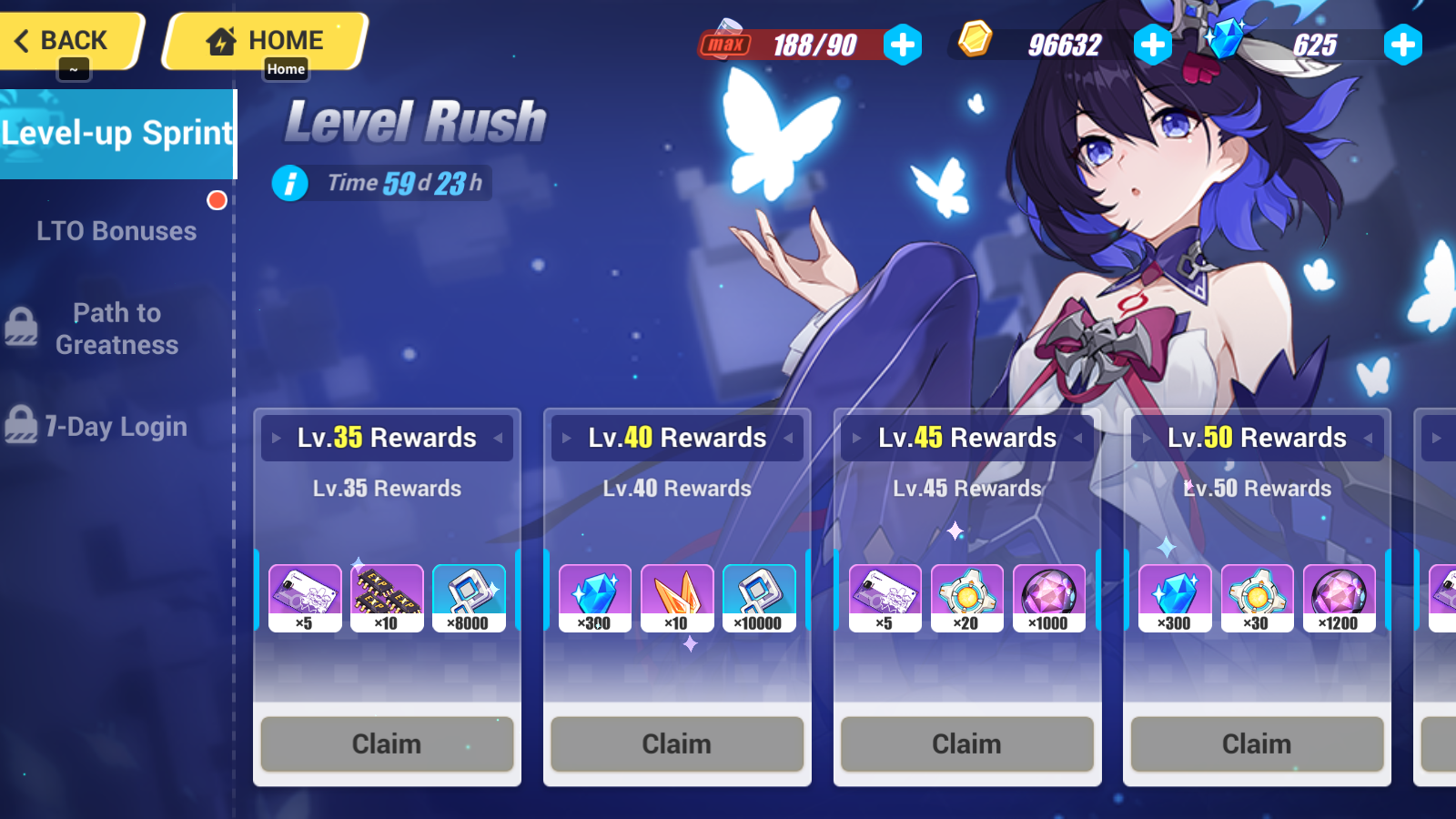Claim the Lv.50 Rewards
The height and width of the screenshot is (819, 1456).
click(1257, 743)
